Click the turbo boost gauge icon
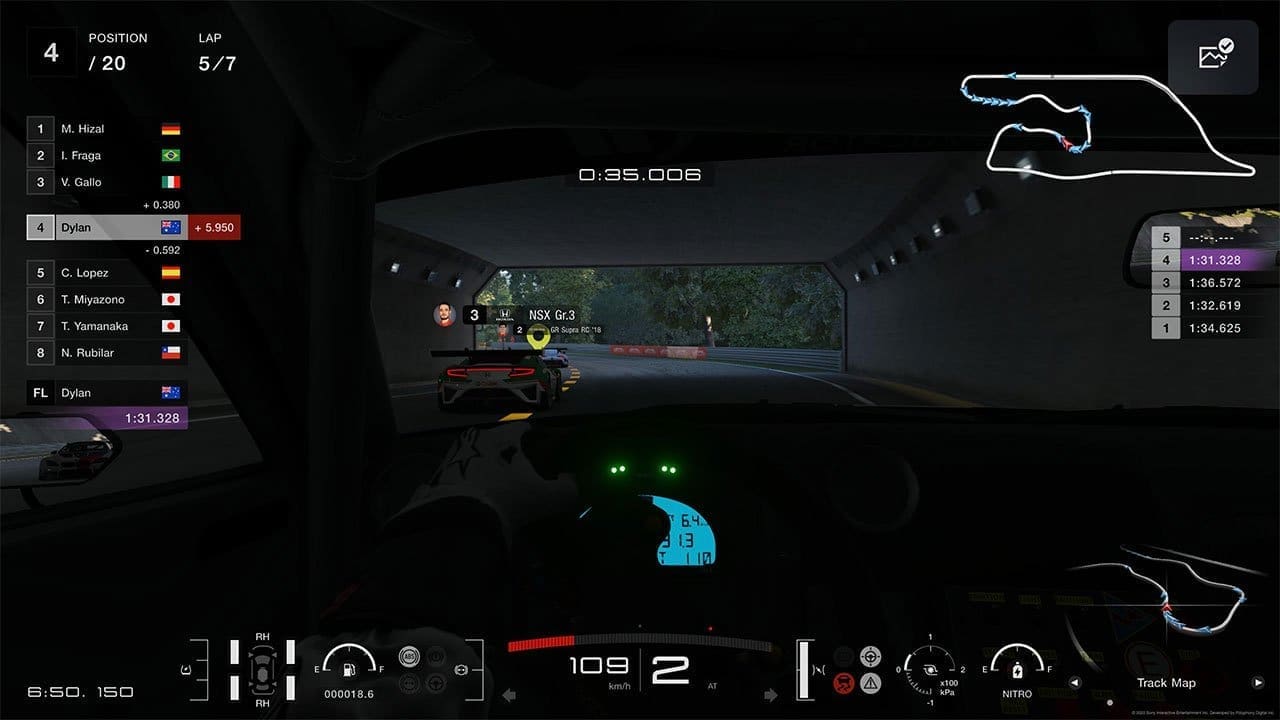Screen dimensions: 1280x720 click(930, 670)
